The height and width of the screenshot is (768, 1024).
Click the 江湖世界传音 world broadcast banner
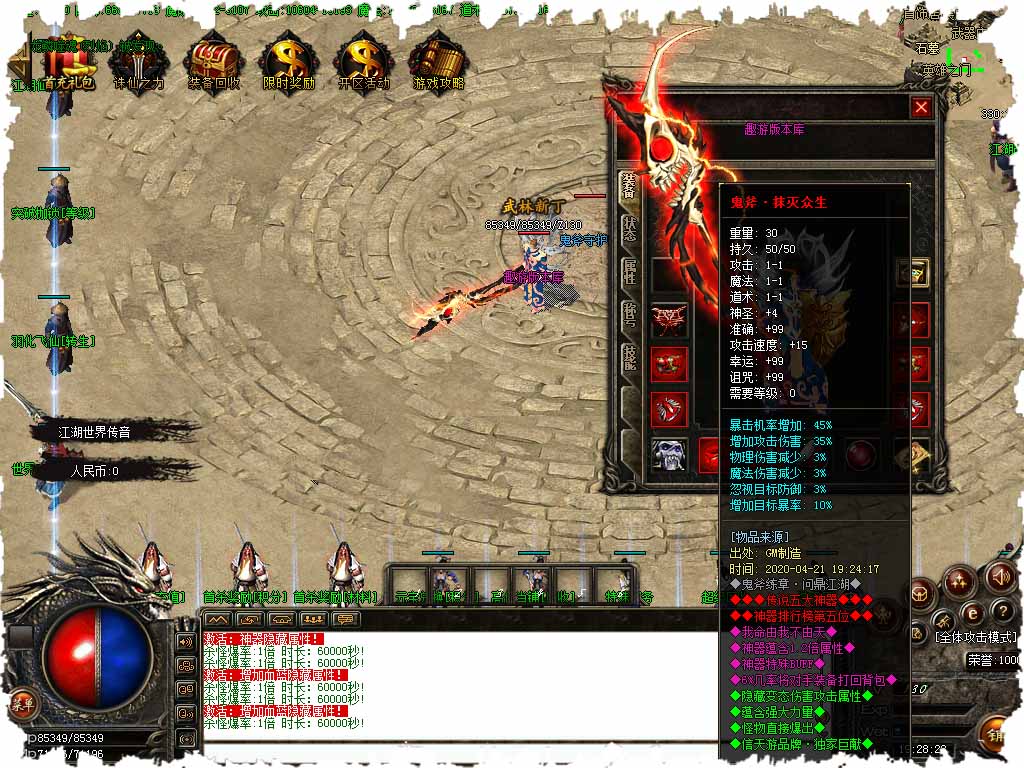pos(95,432)
